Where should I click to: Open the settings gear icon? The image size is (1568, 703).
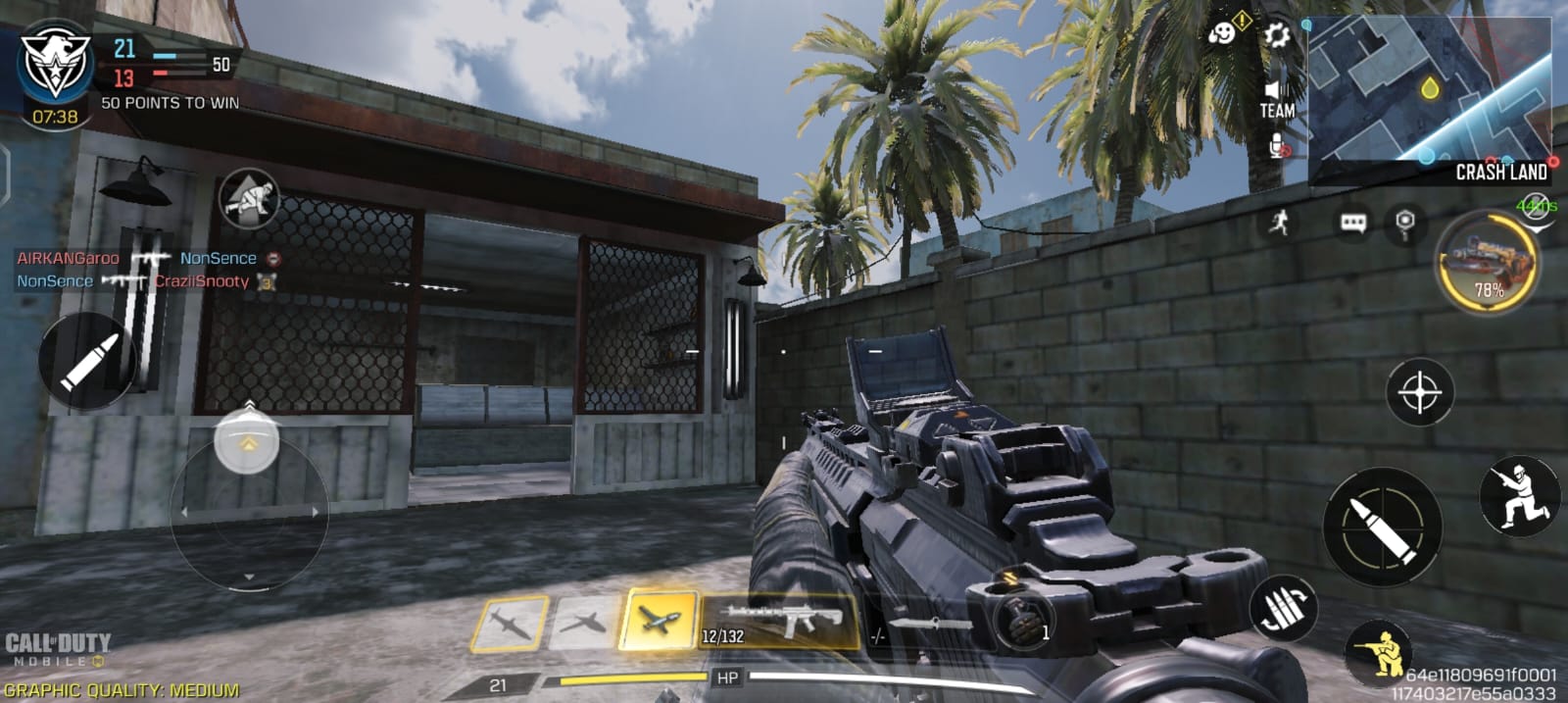click(x=1276, y=36)
